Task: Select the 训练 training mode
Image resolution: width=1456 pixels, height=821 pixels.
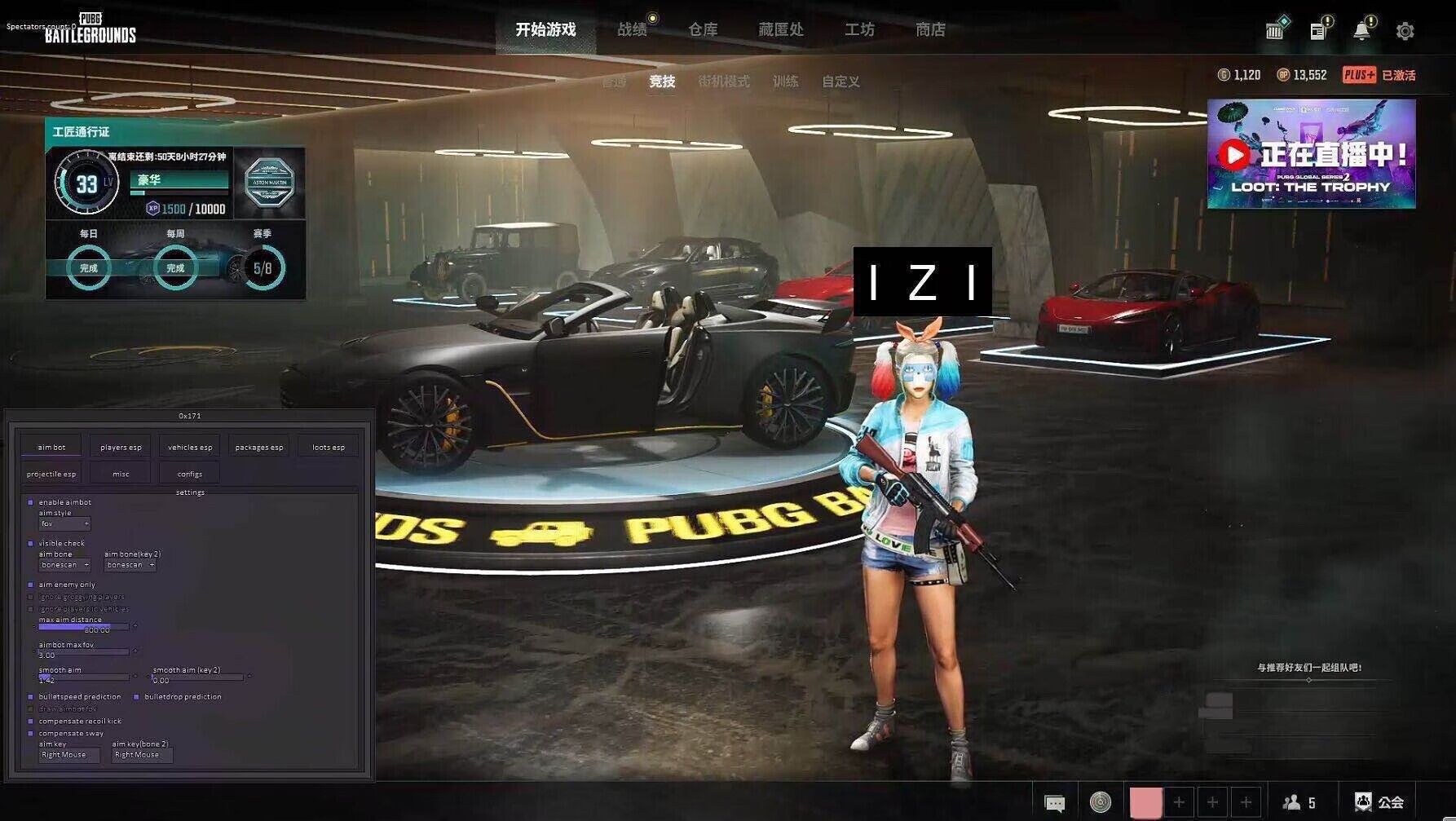Action: pos(785,82)
